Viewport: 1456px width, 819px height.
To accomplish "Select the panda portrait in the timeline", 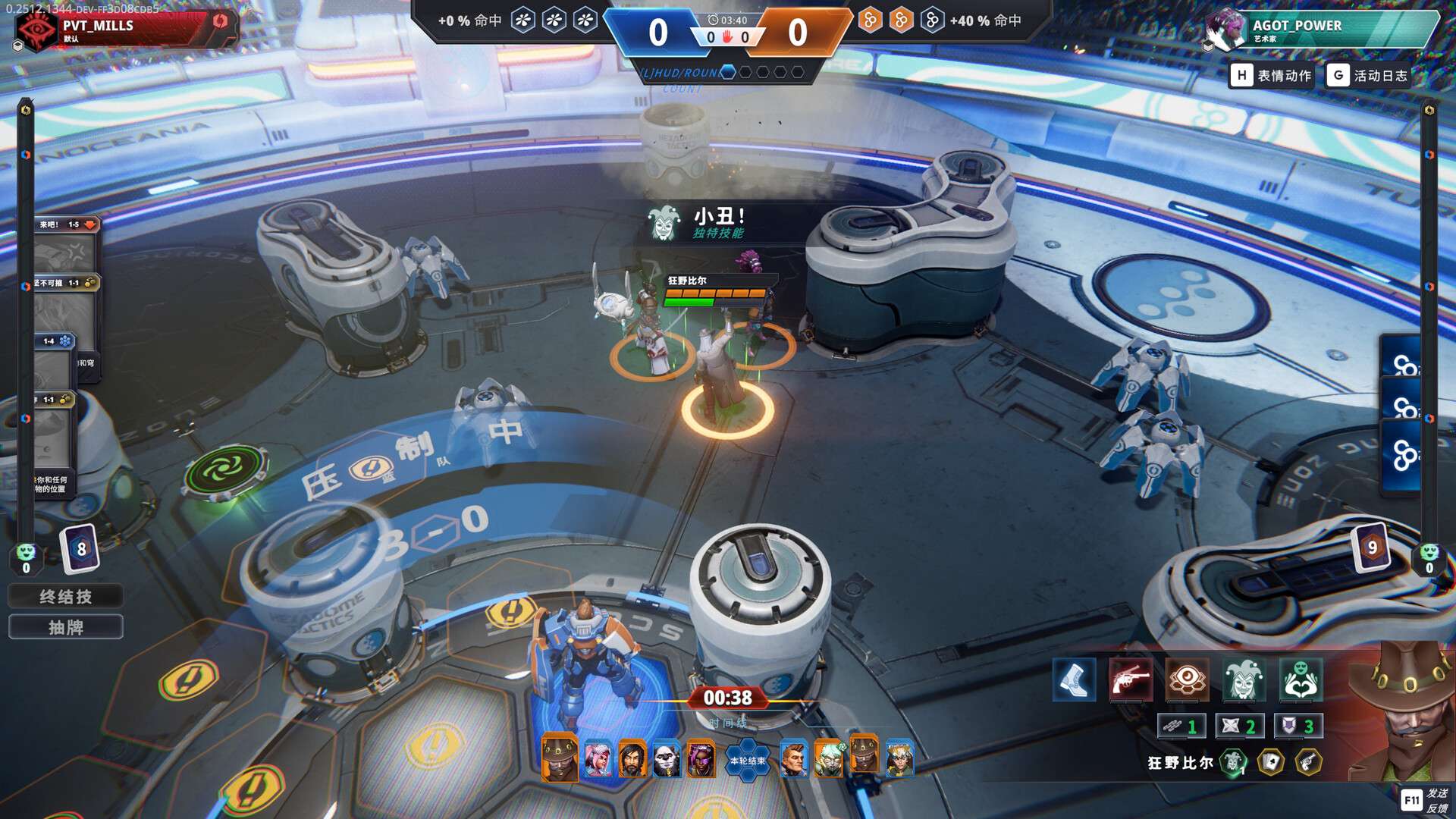I will tap(667, 759).
